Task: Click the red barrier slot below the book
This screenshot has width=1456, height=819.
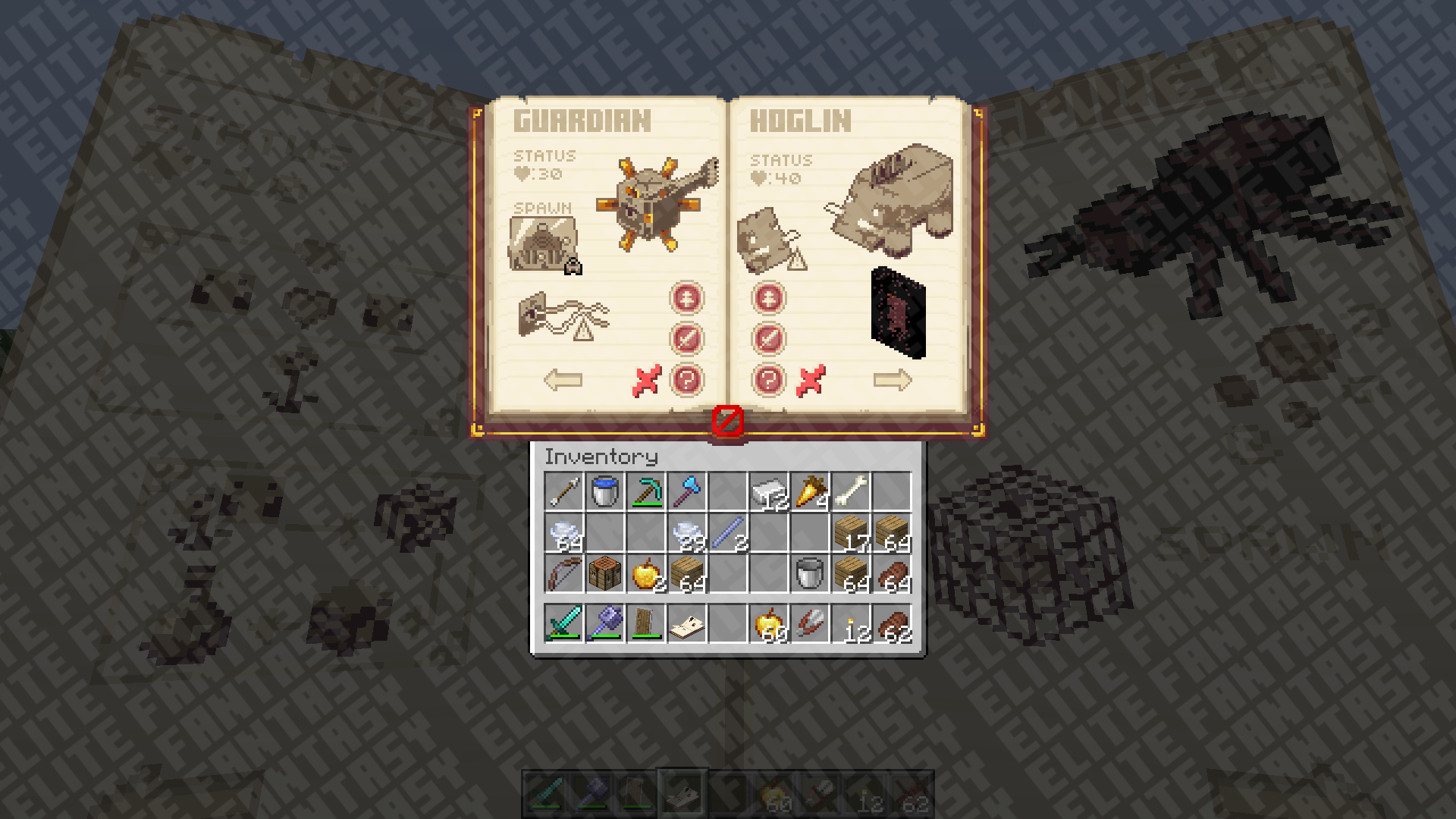Action: click(728, 421)
